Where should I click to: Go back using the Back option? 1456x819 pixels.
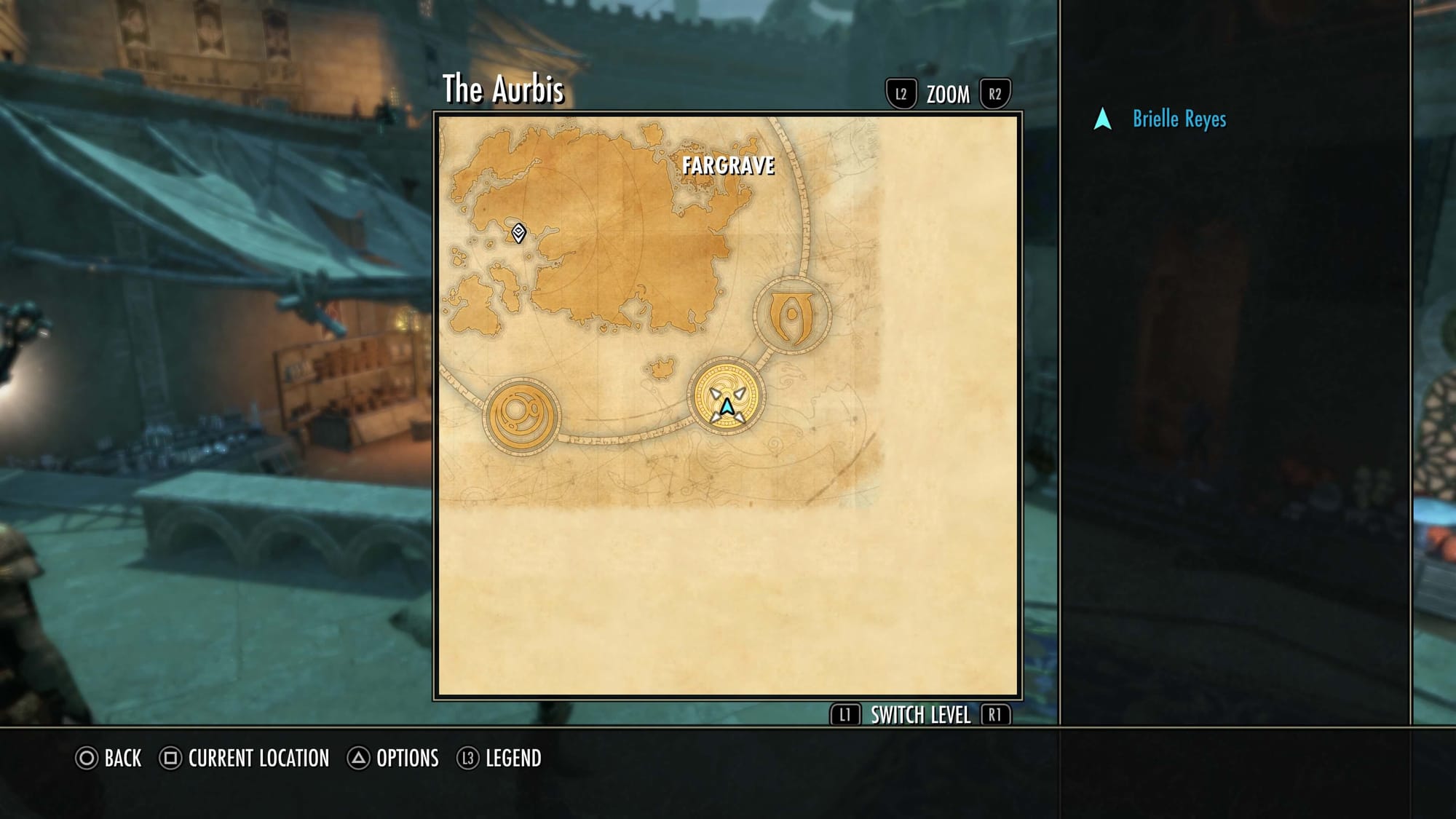(x=109, y=759)
